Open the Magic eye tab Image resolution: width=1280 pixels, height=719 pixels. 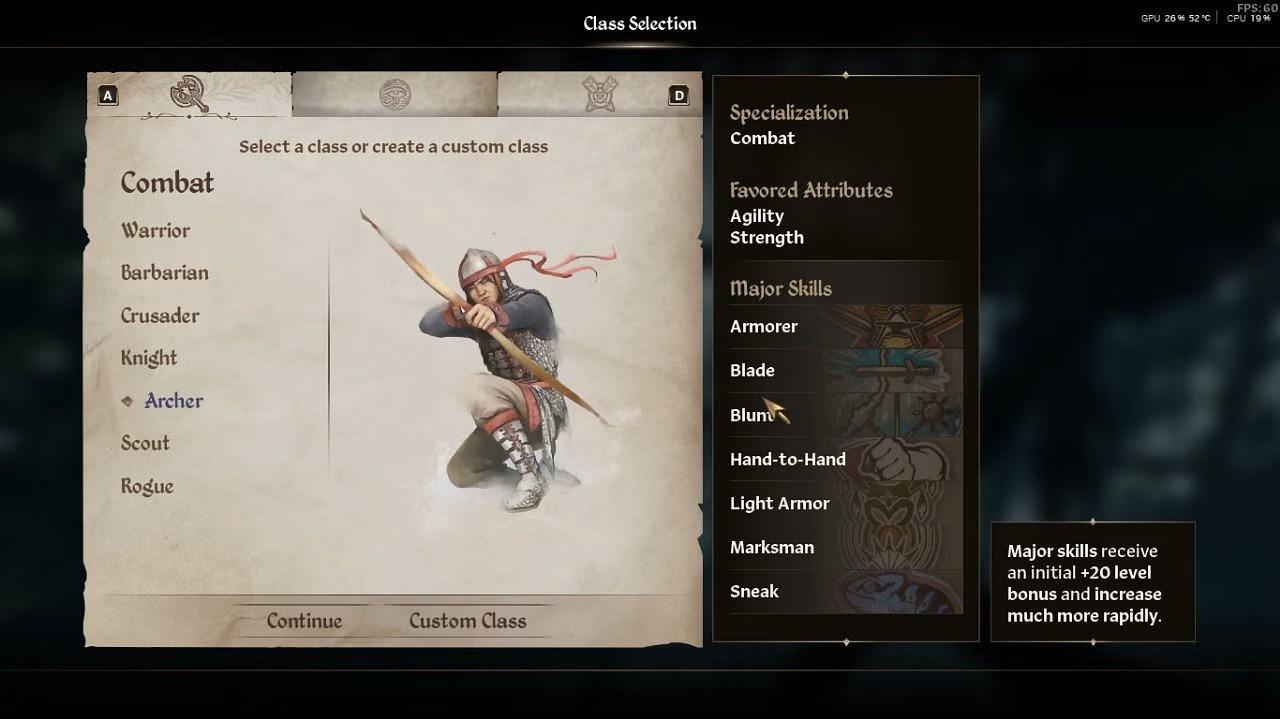coord(395,95)
